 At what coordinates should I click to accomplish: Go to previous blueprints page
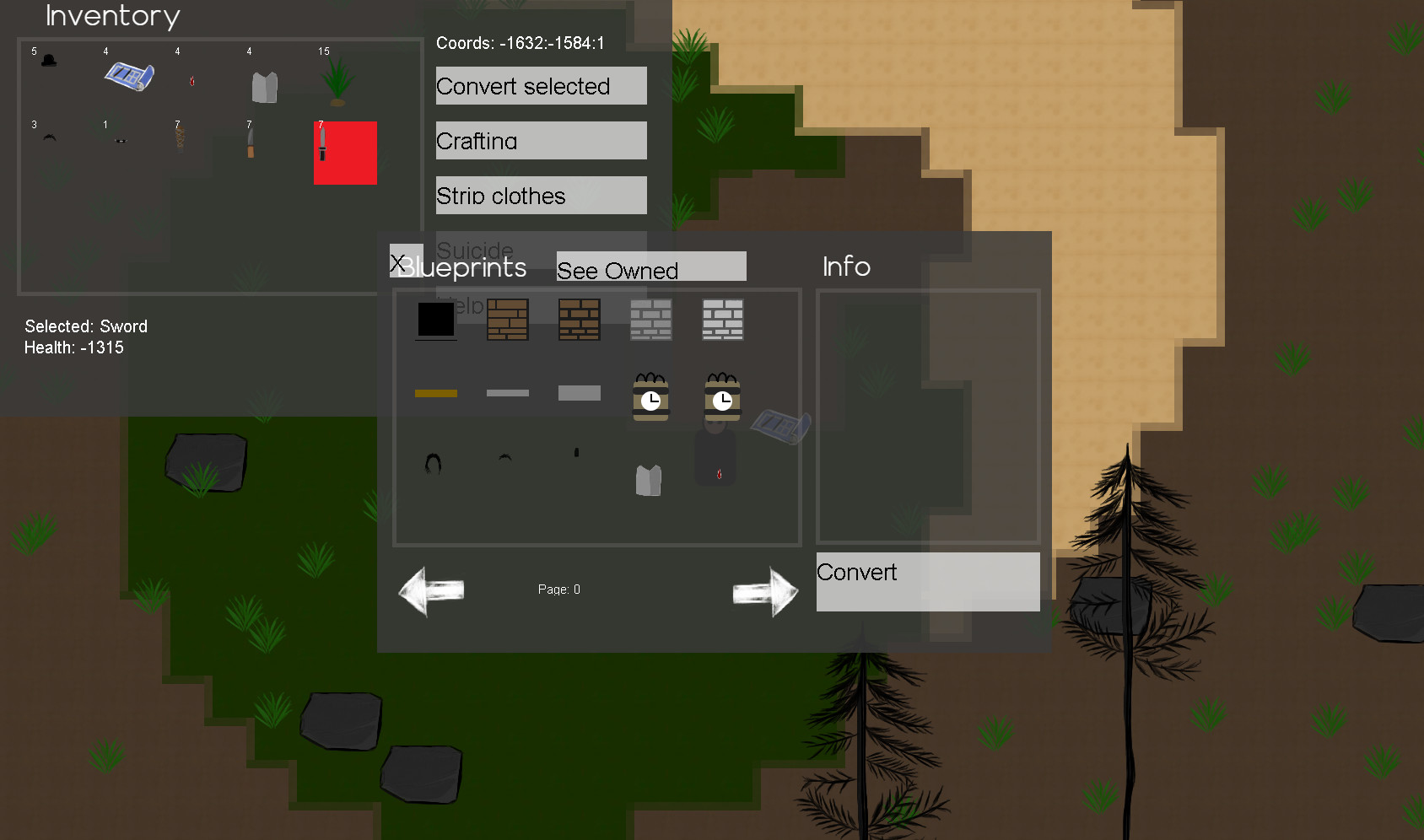click(430, 590)
